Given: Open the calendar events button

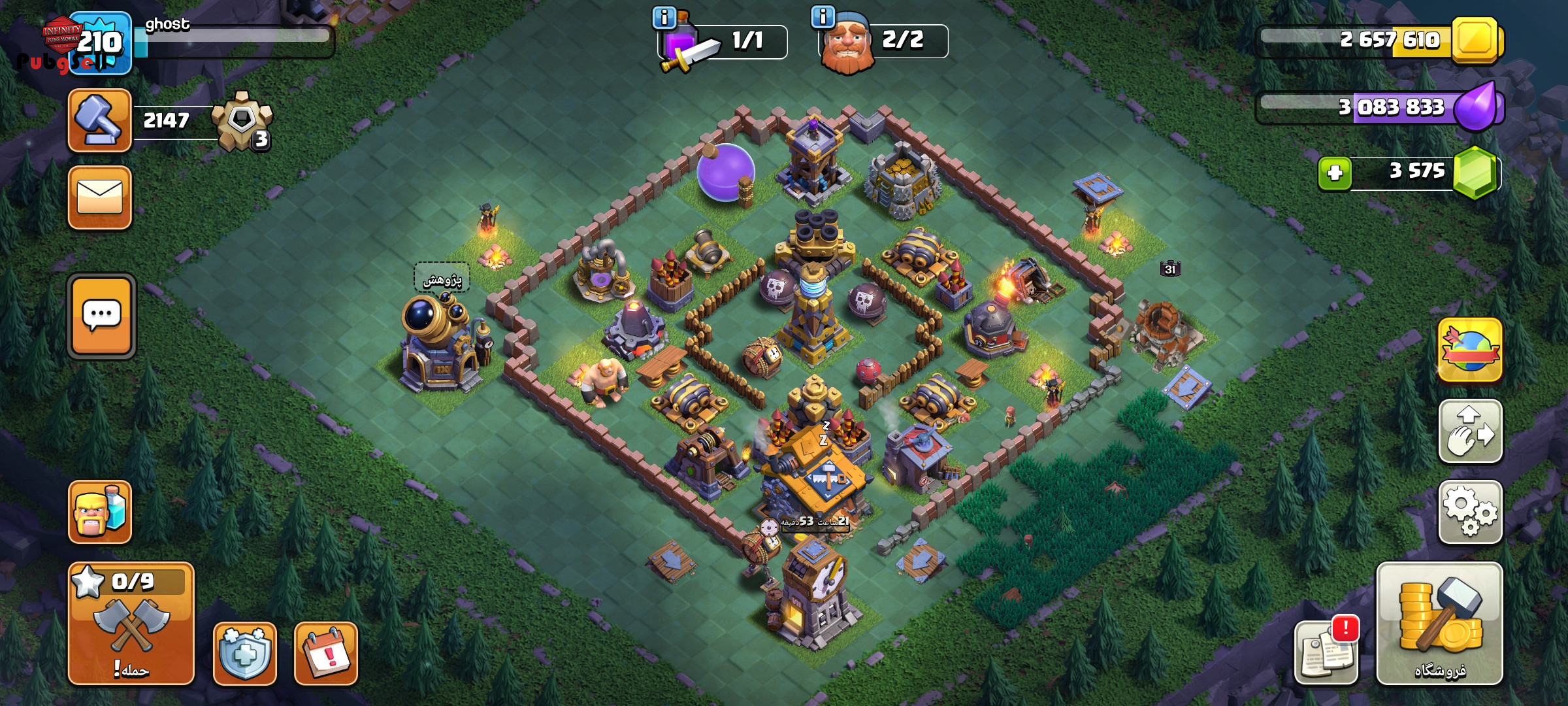Looking at the screenshot, I should [x=325, y=653].
